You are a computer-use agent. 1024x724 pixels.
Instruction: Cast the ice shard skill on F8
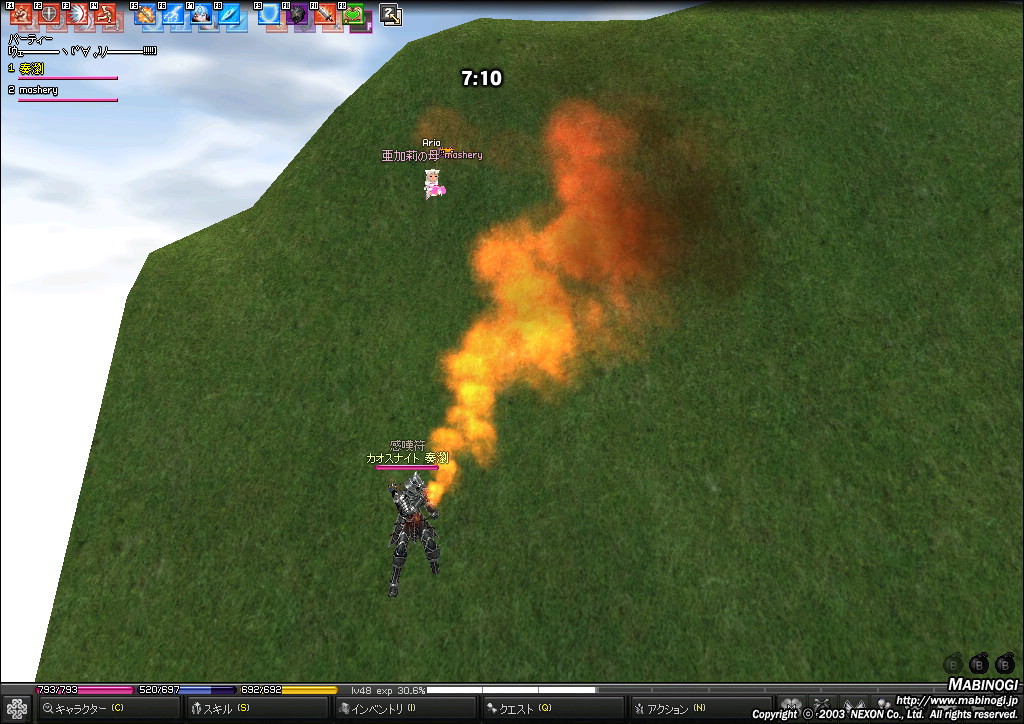pos(230,15)
